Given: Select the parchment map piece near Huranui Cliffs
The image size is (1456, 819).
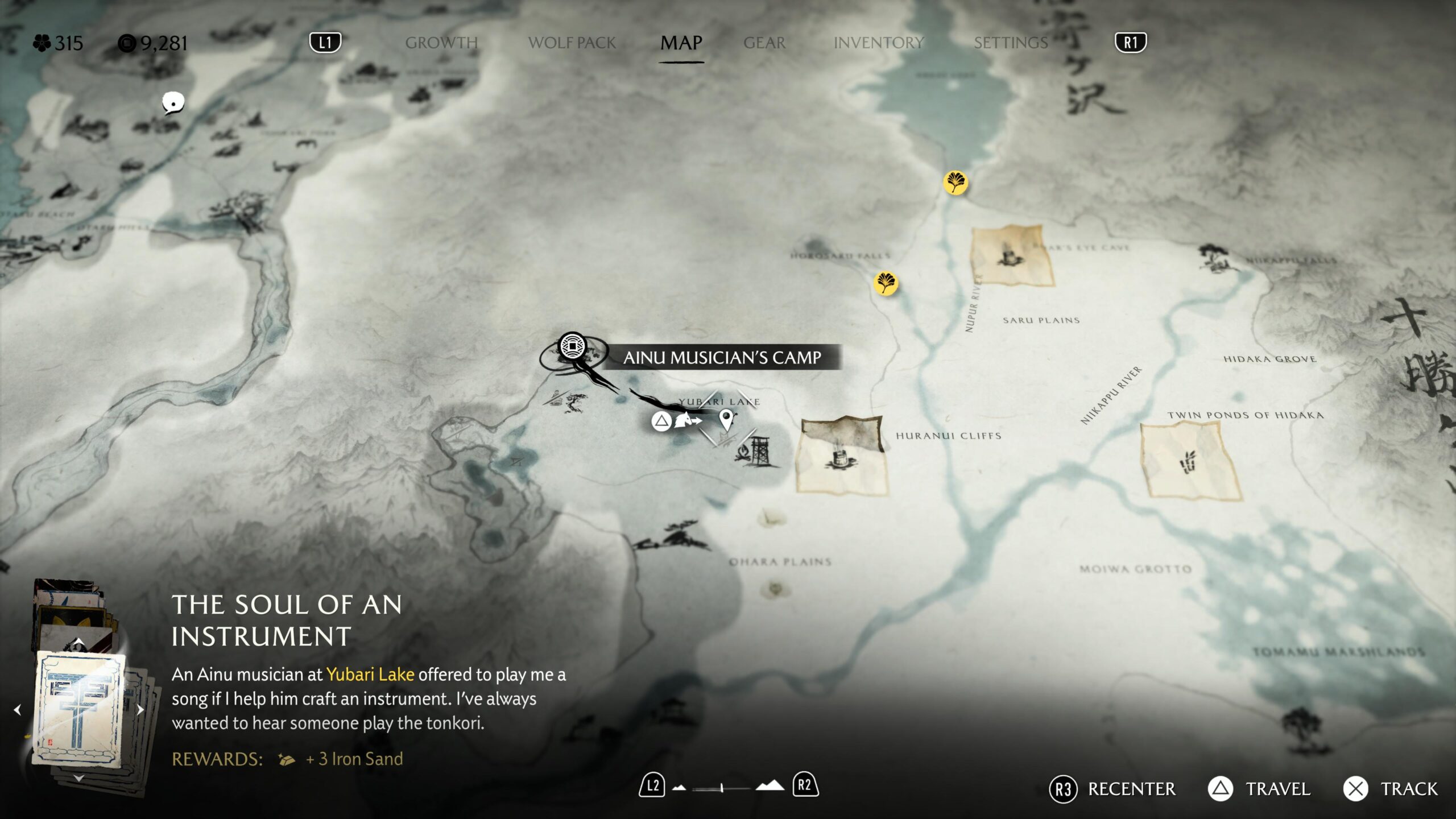Looking at the screenshot, I should (x=841, y=455).
